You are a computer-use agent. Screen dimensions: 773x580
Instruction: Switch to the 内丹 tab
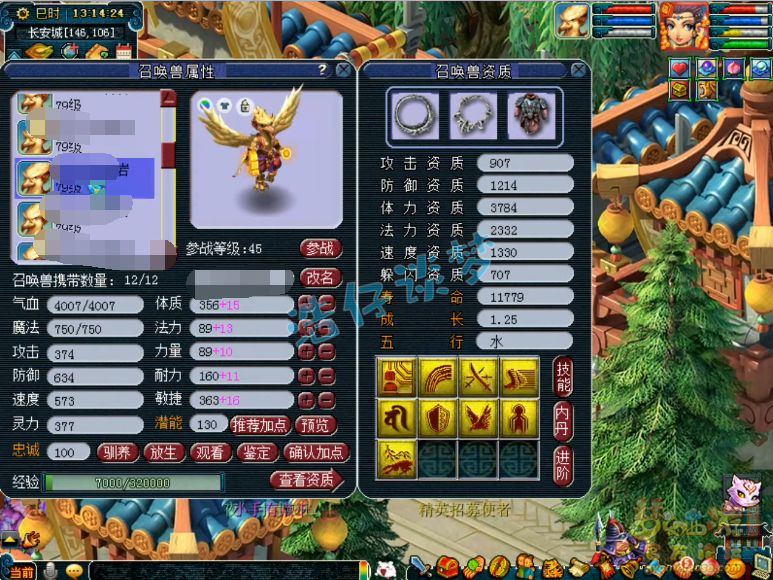[x=563, y=420]
